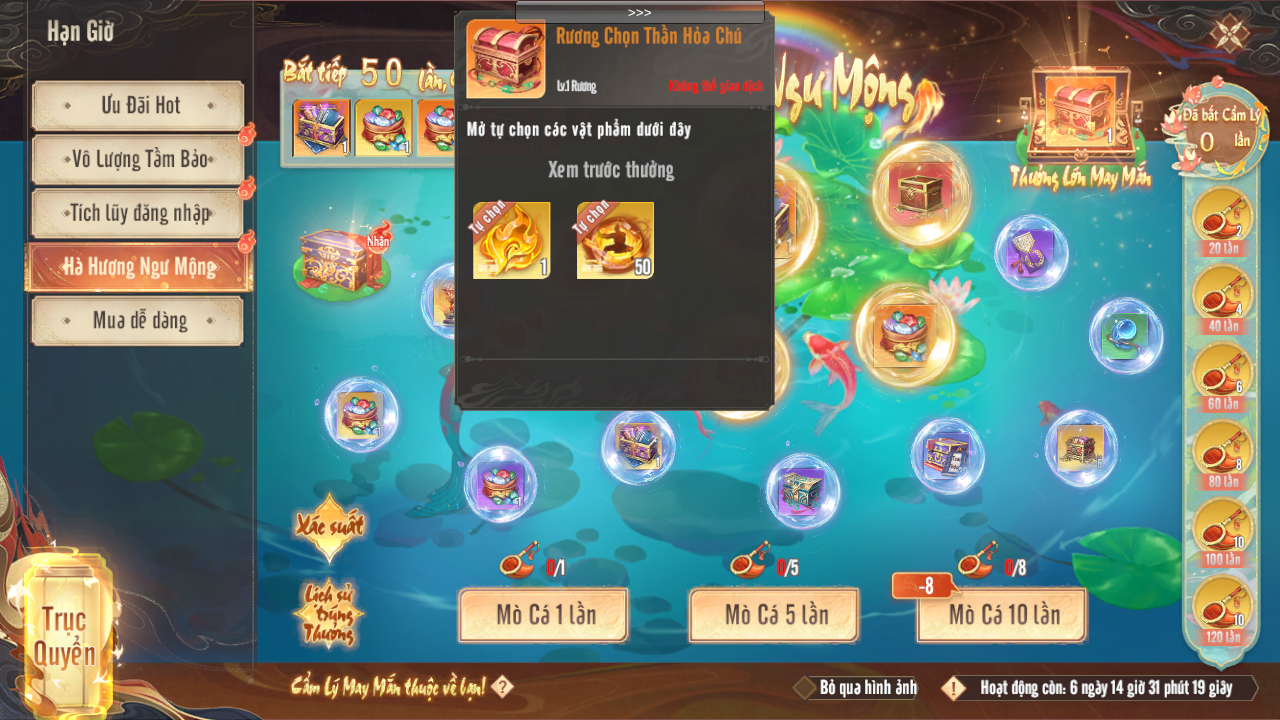Screen dimensions: 1280x720
Task: Open Lịch sử trúng thưởng history
Action: 328,612
